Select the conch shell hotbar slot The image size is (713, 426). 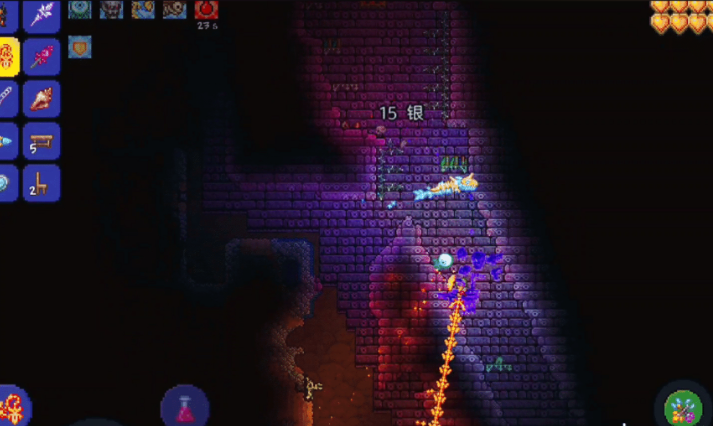42,99
